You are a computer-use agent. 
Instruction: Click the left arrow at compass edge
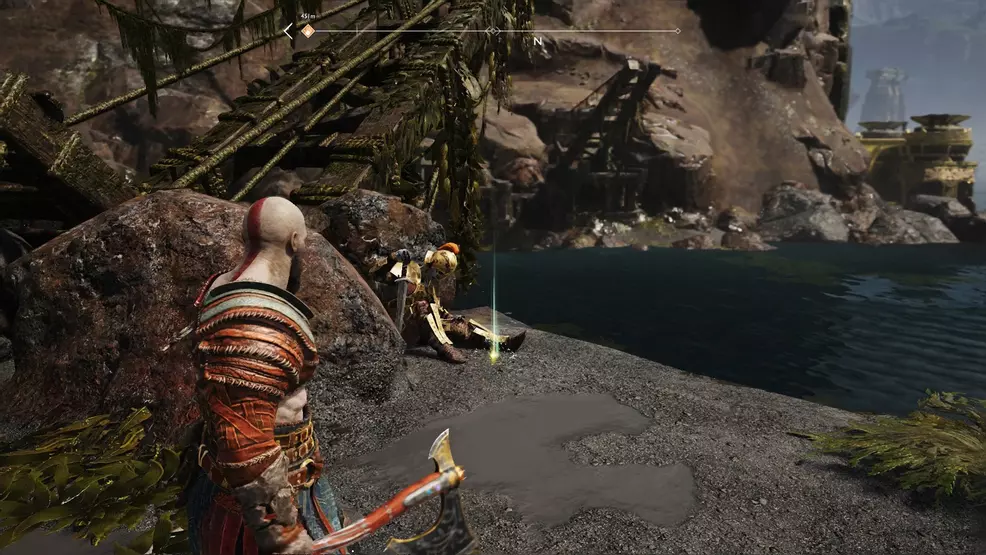click(x=288, y=31)
